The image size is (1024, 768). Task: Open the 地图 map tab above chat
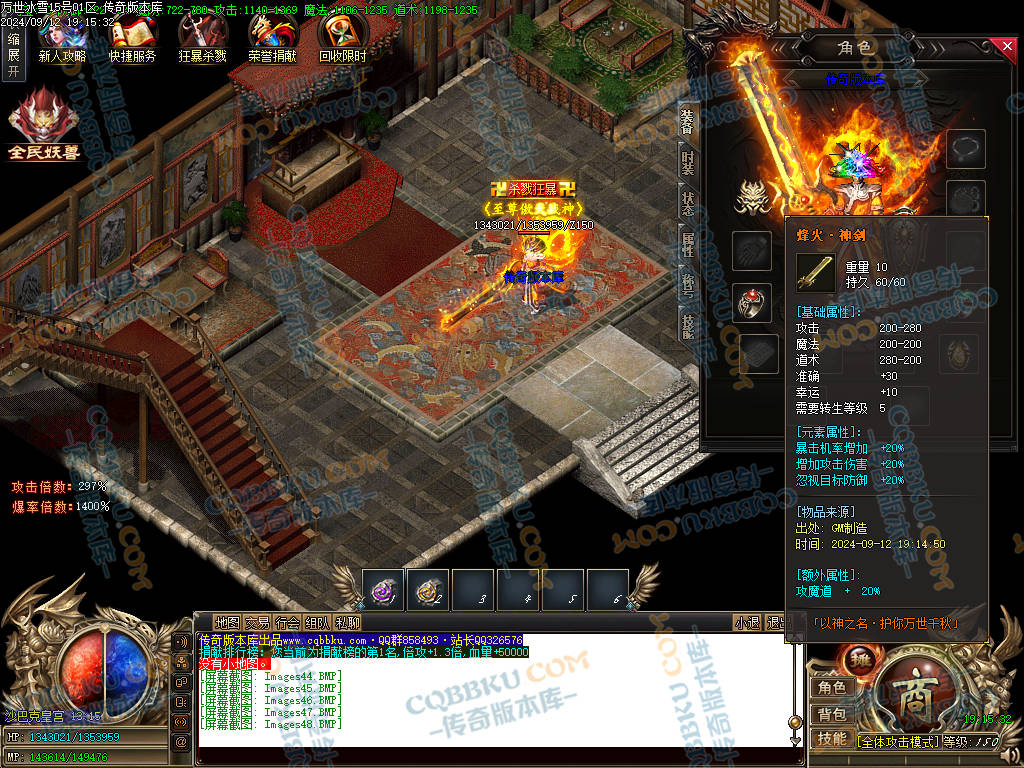click(228, 622)
